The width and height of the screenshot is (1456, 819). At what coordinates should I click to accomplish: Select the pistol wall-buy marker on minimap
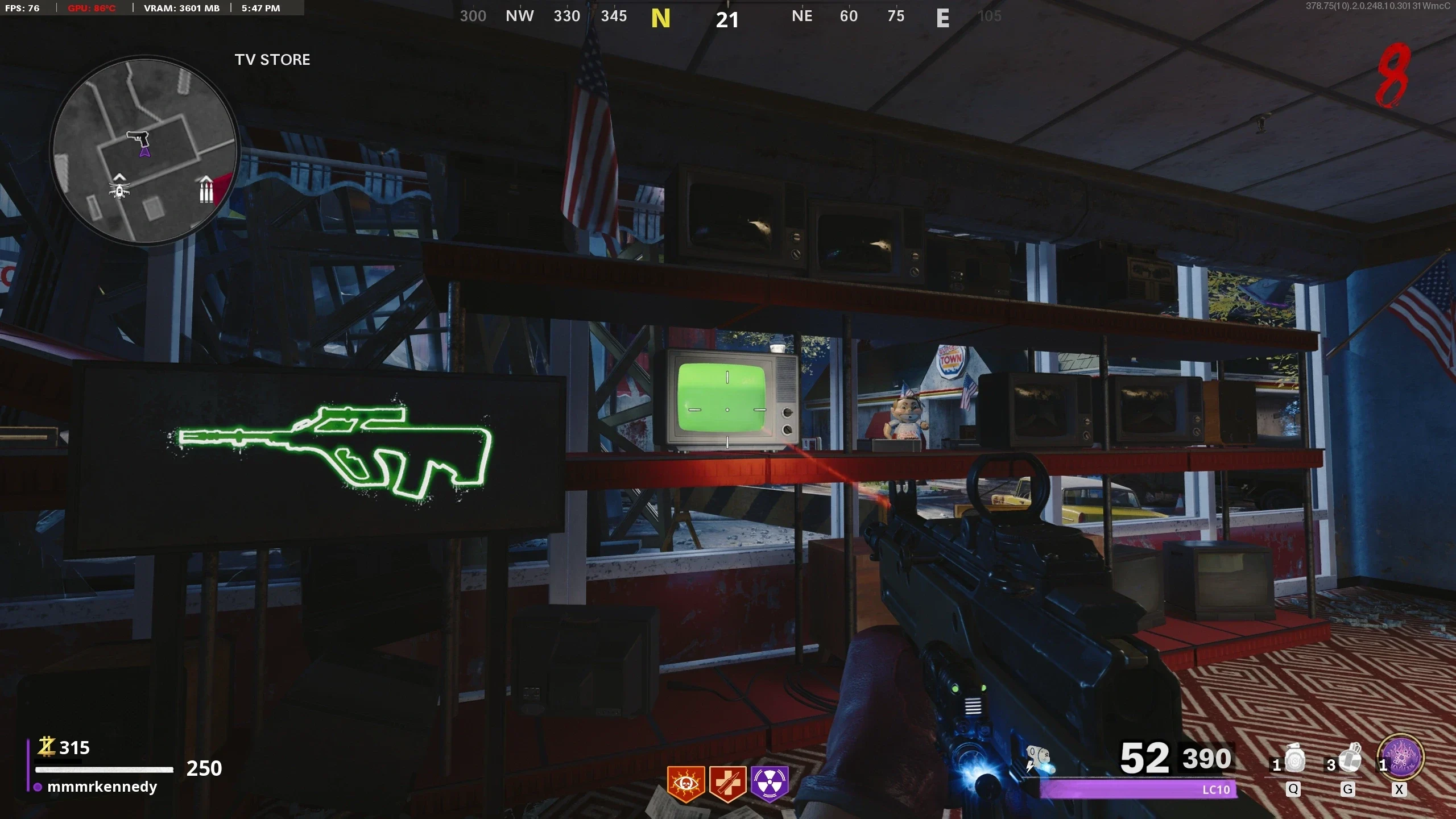click(137, 138)
